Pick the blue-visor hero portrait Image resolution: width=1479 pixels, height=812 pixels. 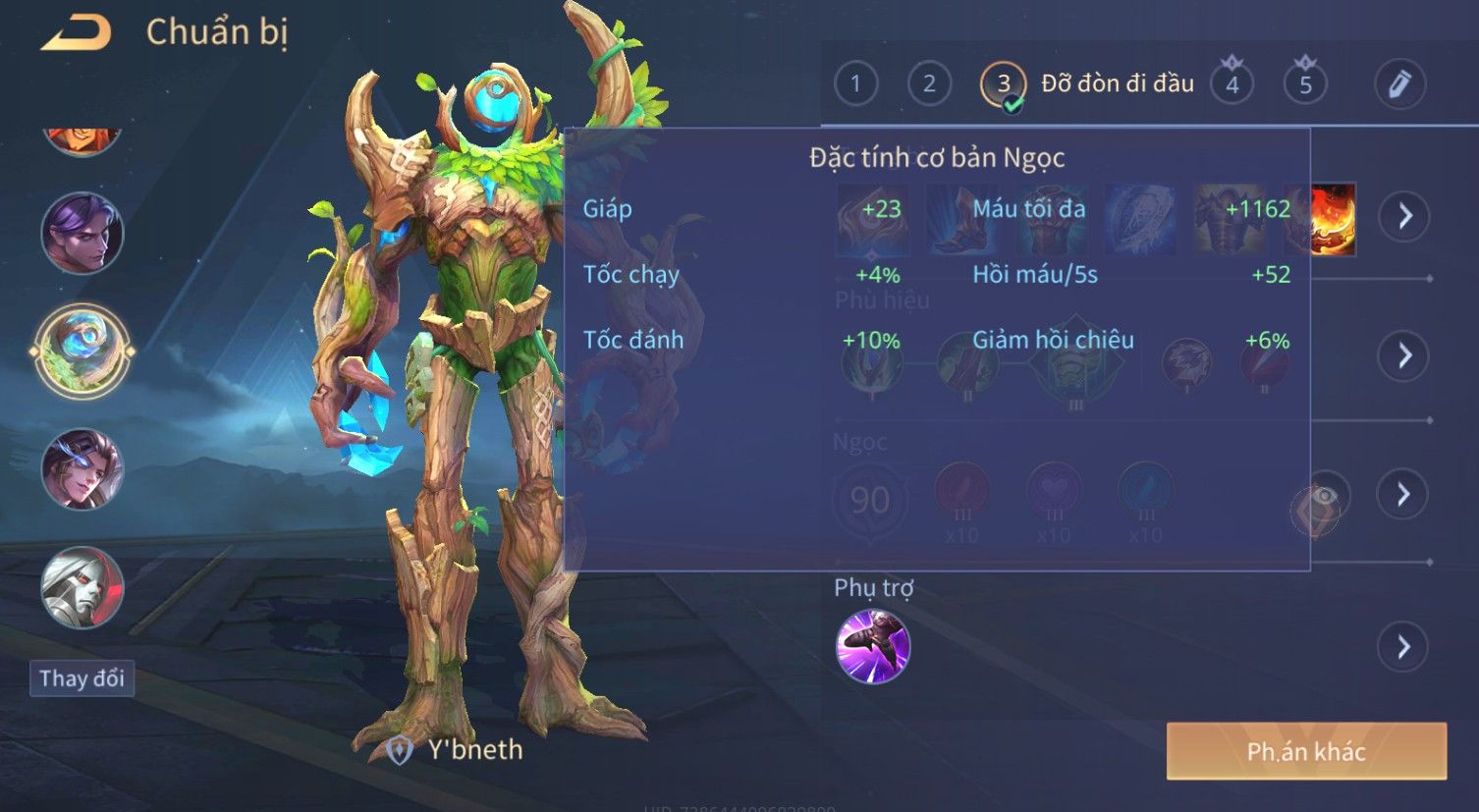82,469
